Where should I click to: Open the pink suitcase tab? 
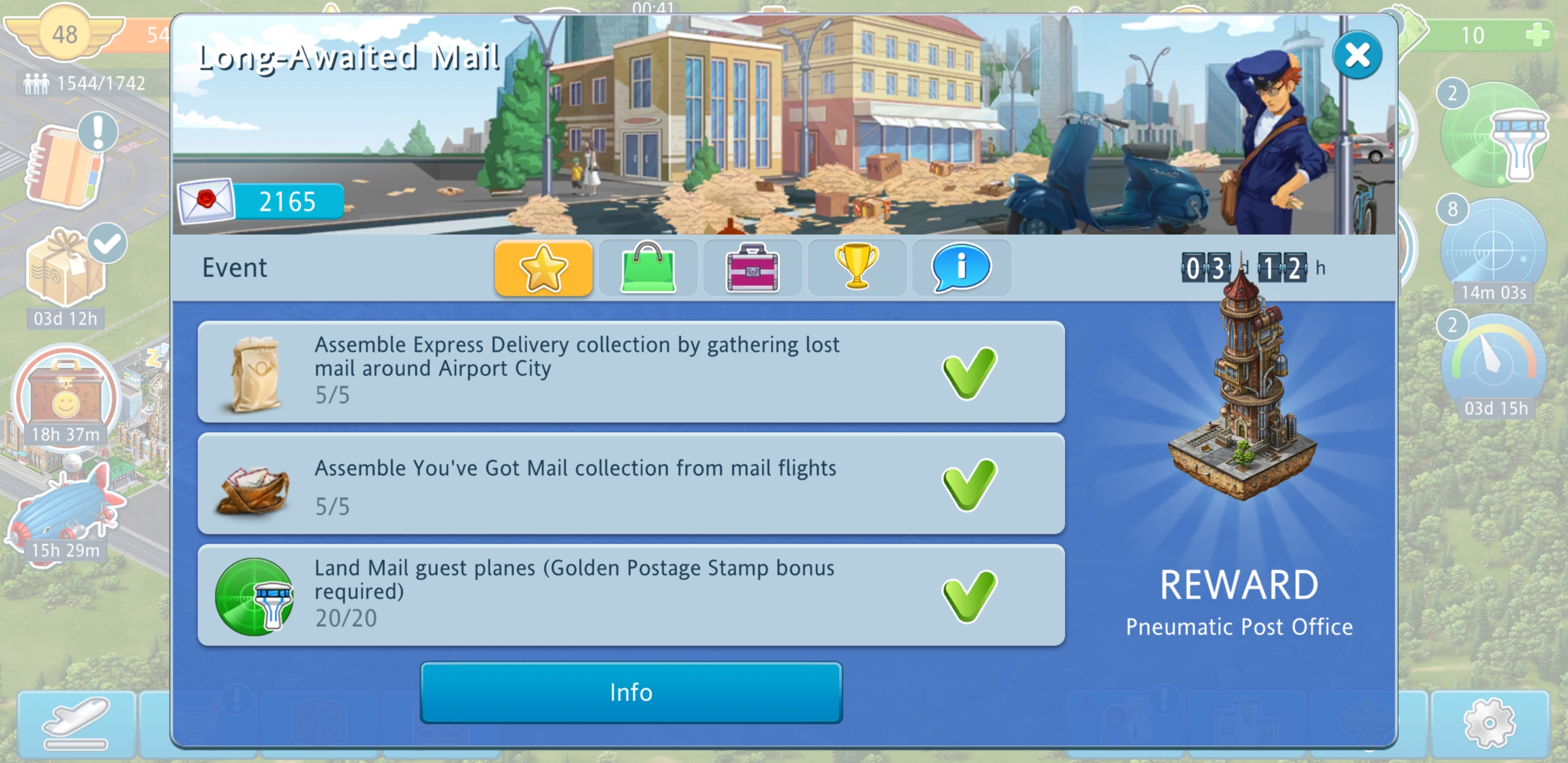[752, 268]
